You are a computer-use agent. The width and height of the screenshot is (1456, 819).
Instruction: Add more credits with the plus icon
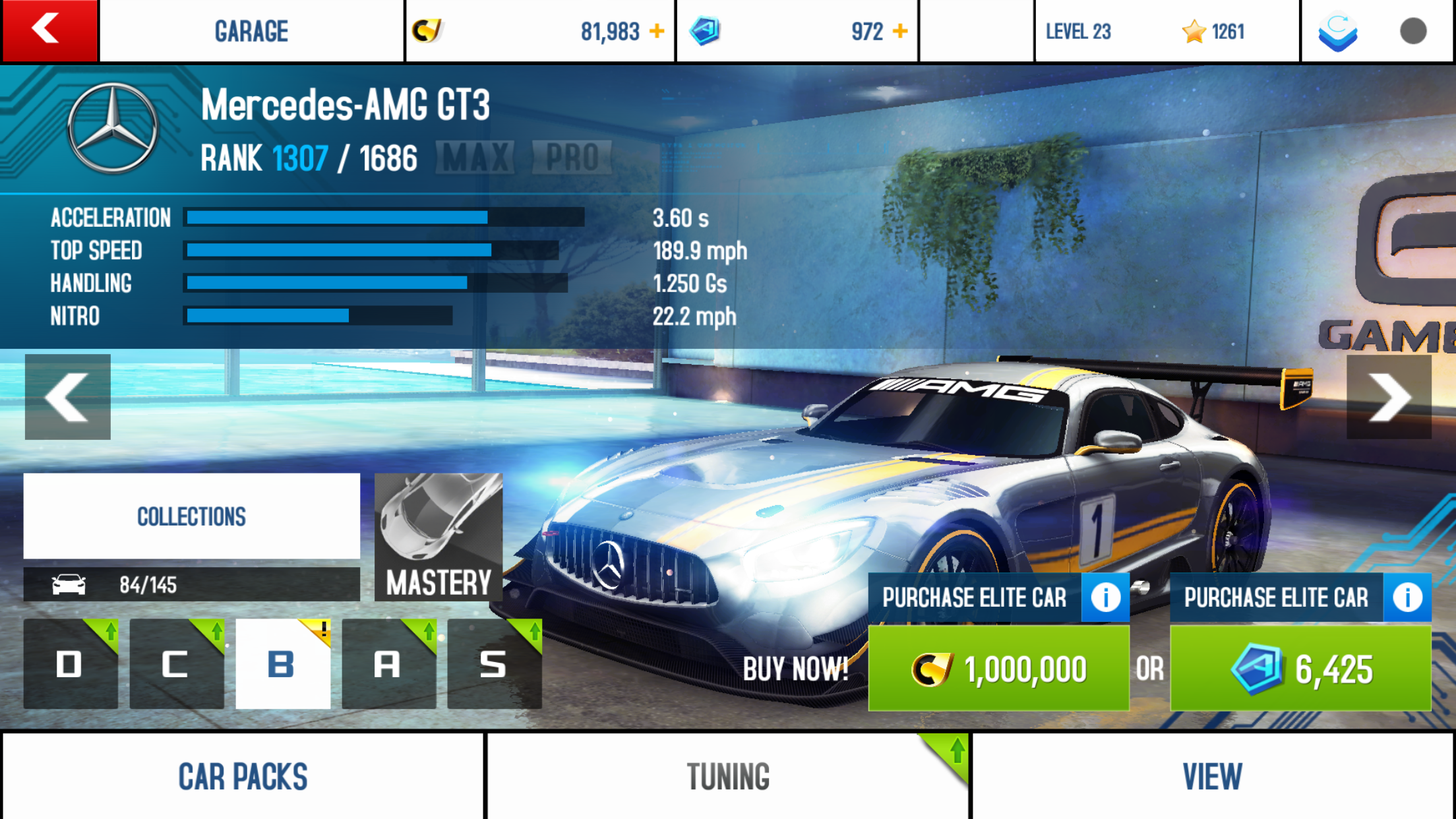point(657,31)
